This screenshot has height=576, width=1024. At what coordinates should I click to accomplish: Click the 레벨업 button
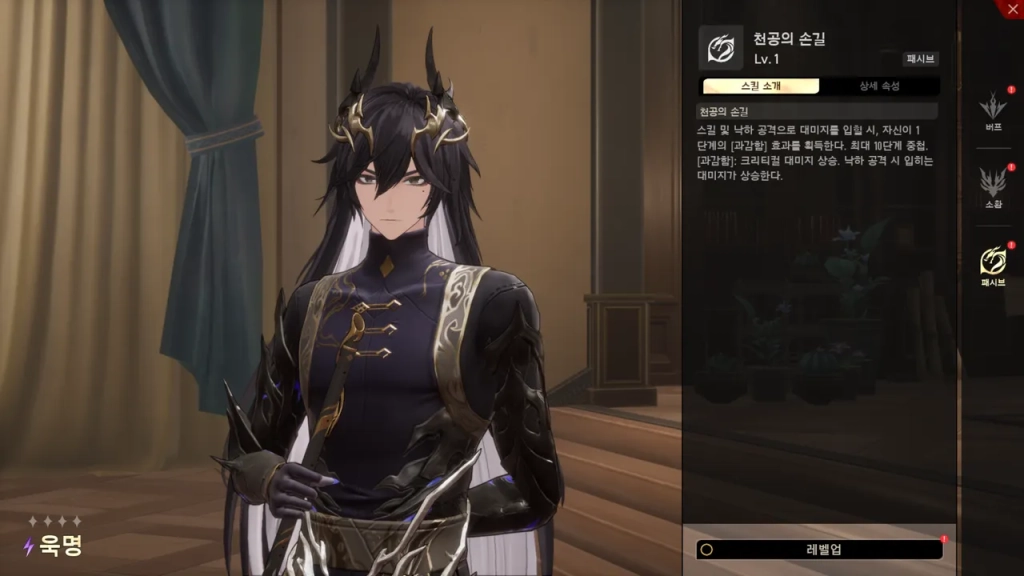(820, 549)
